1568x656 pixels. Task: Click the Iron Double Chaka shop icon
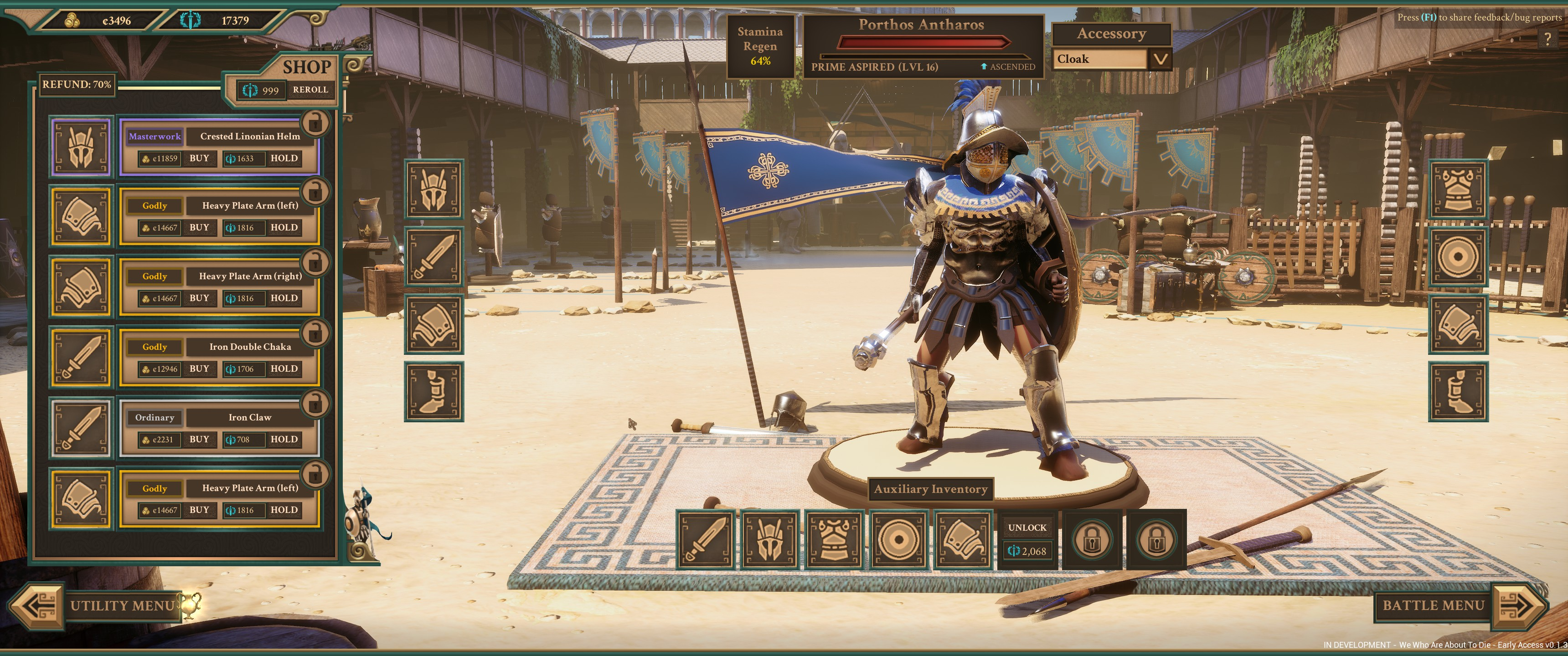coord(82,358)
